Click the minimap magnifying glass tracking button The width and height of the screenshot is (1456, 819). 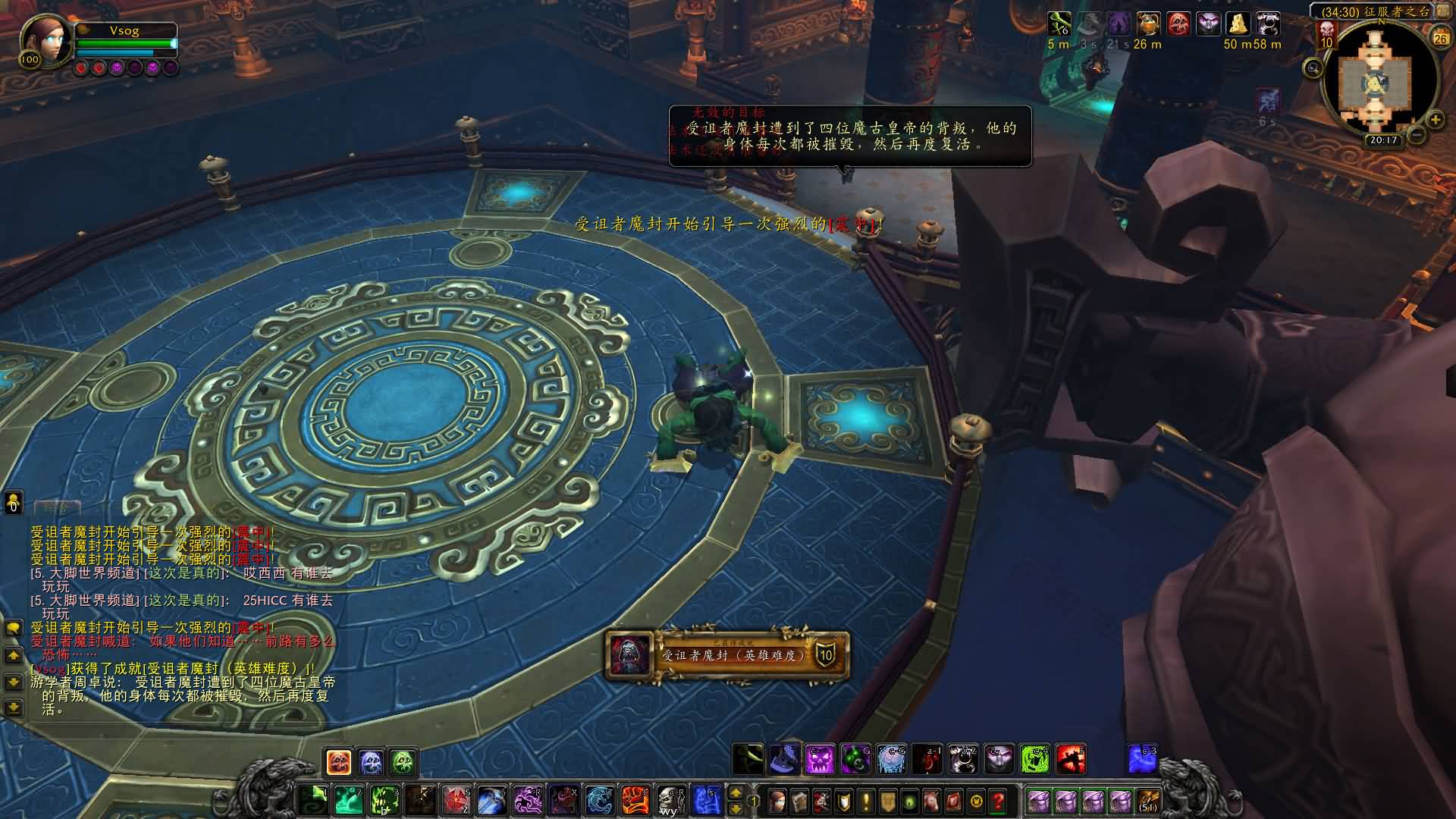[1313, 69]
